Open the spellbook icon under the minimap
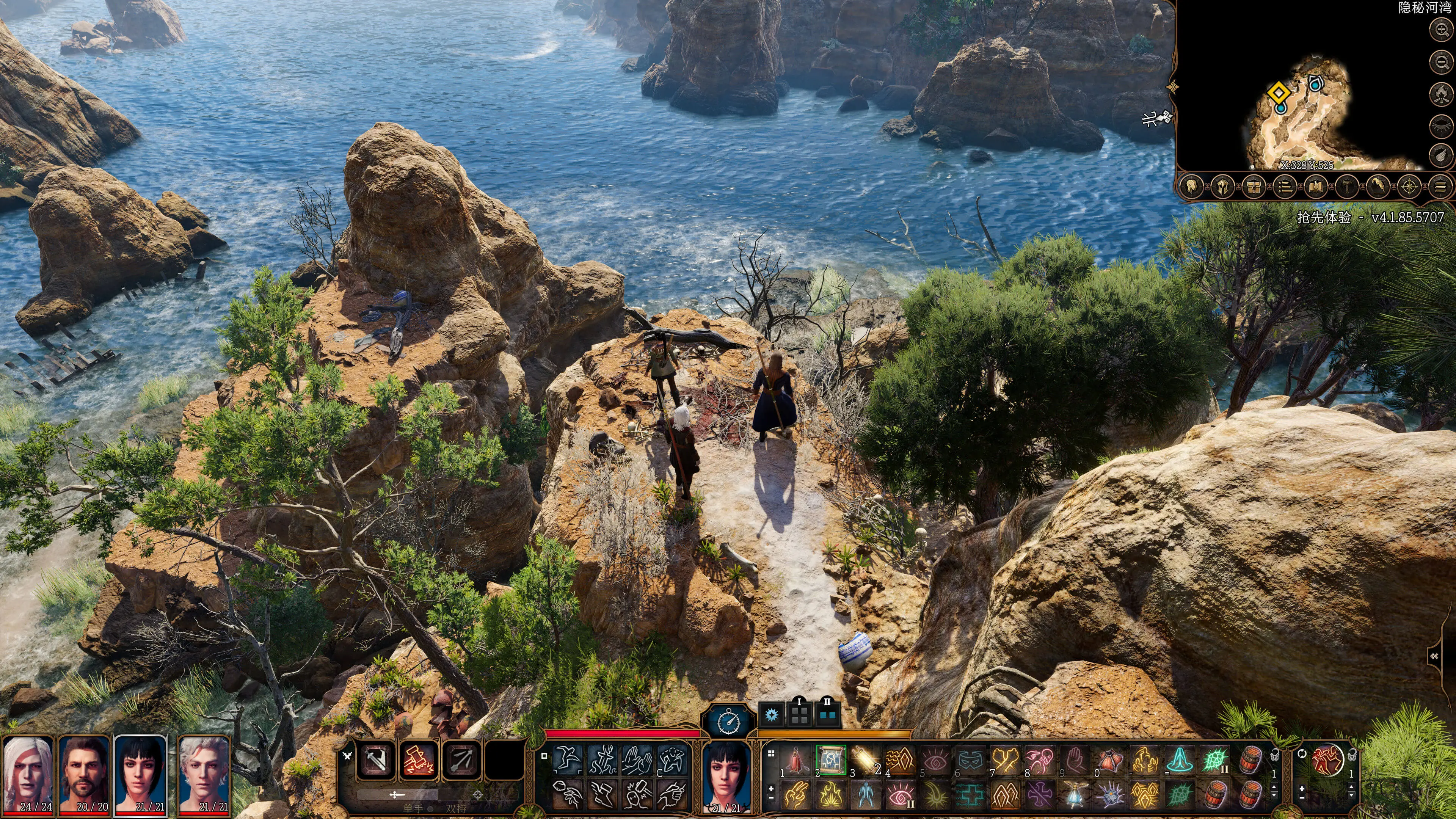Viewport: 1456px width, 819px height. [x=1317, y=187]
